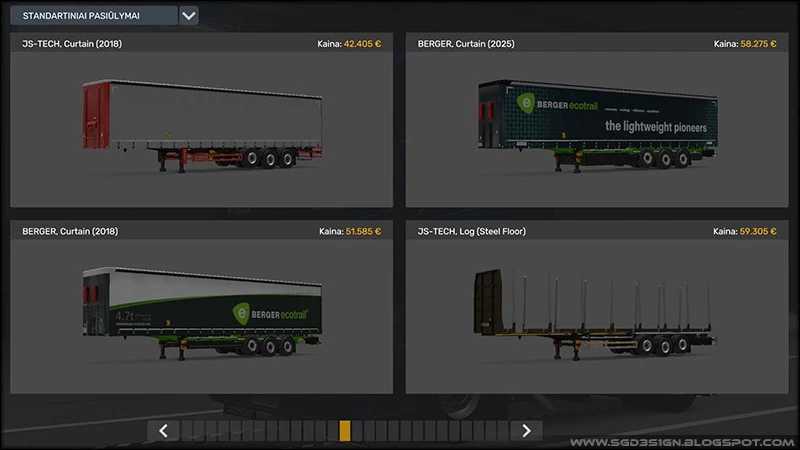Pick the BERGER Curtain (2018) trailer
Image resolution: width=800 pixels, height=450 pixels.
[x=201, y=310]
